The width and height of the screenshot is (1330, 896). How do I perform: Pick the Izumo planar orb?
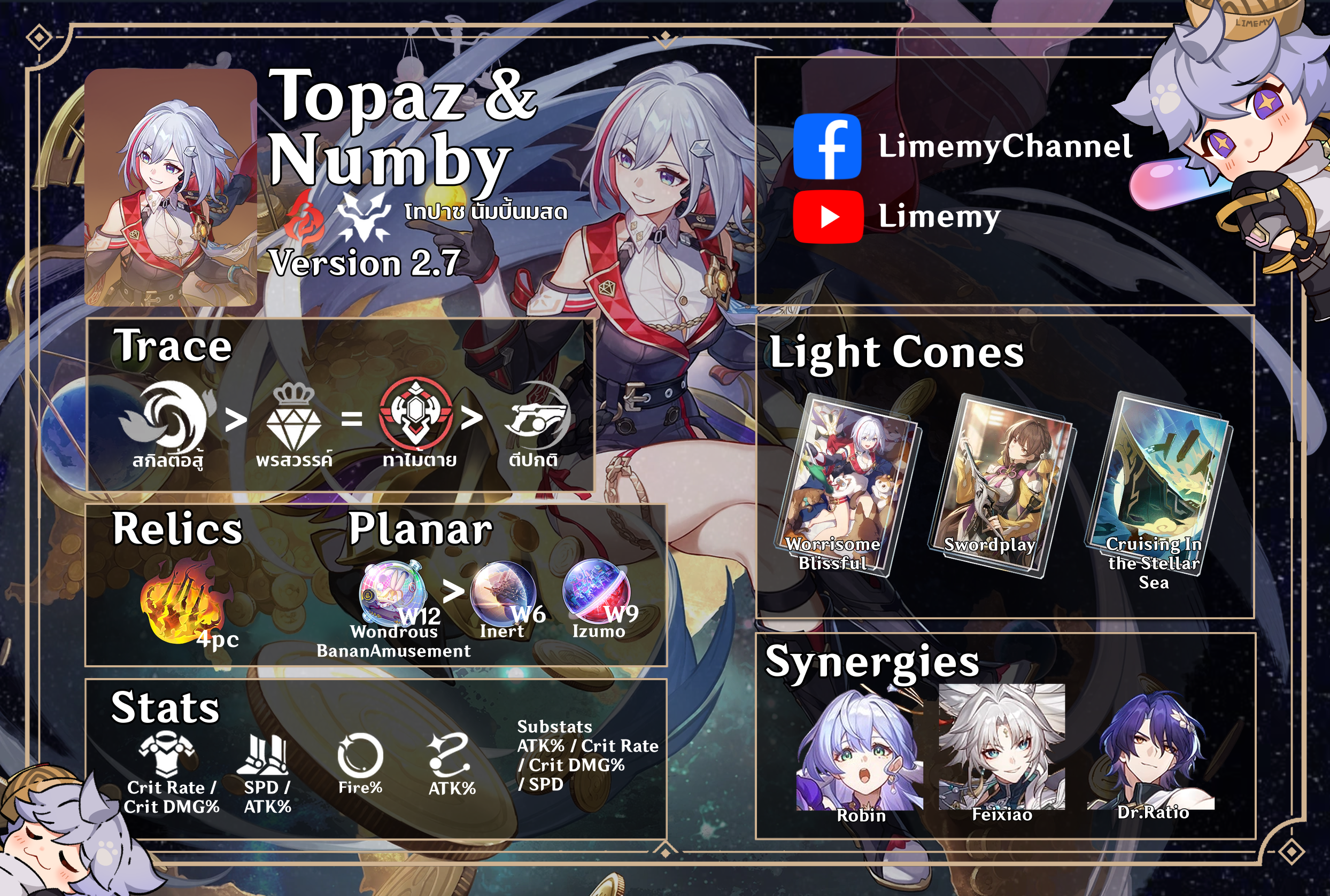597,591
